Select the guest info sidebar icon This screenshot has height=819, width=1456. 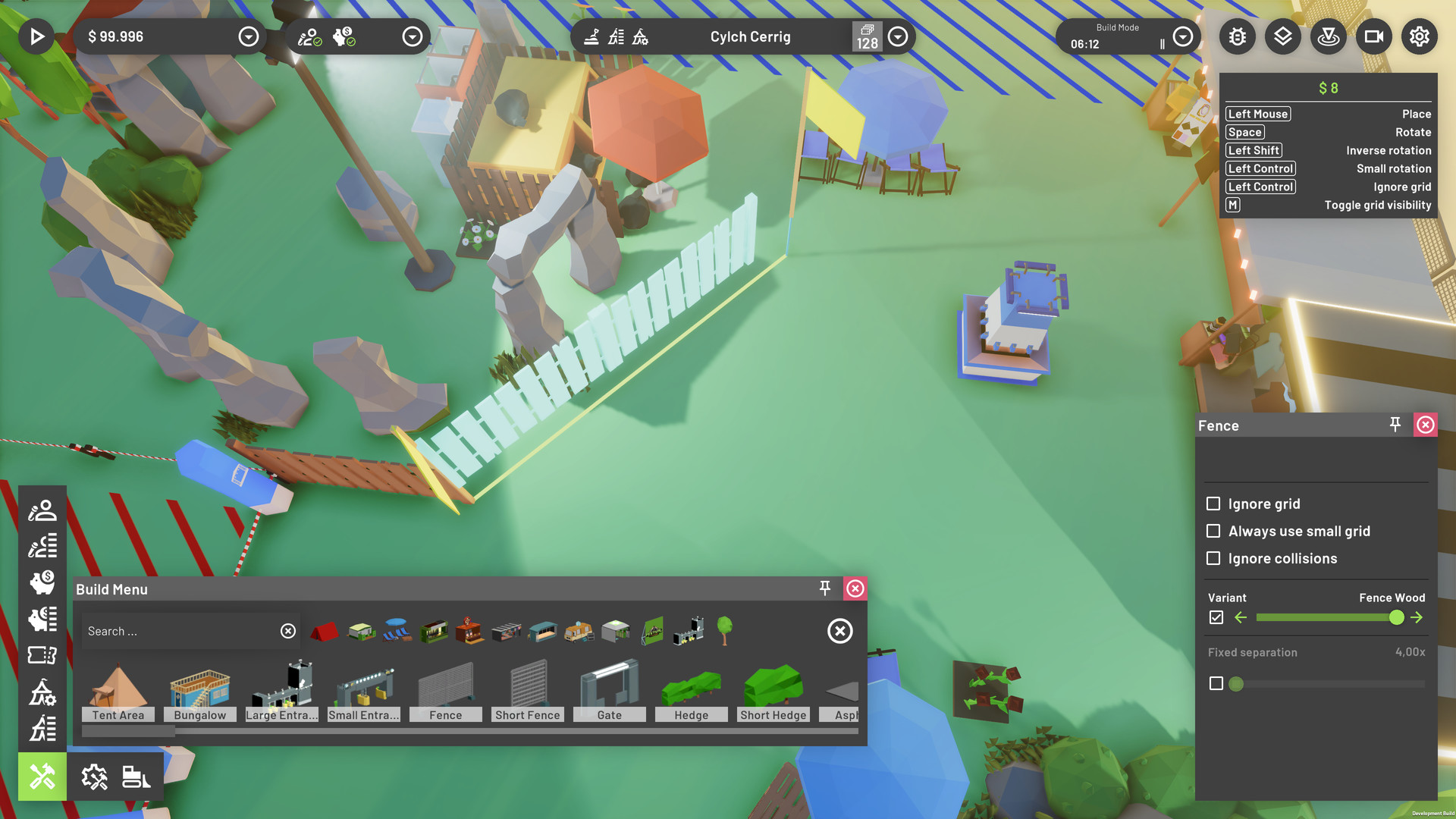tap(42, 510)
